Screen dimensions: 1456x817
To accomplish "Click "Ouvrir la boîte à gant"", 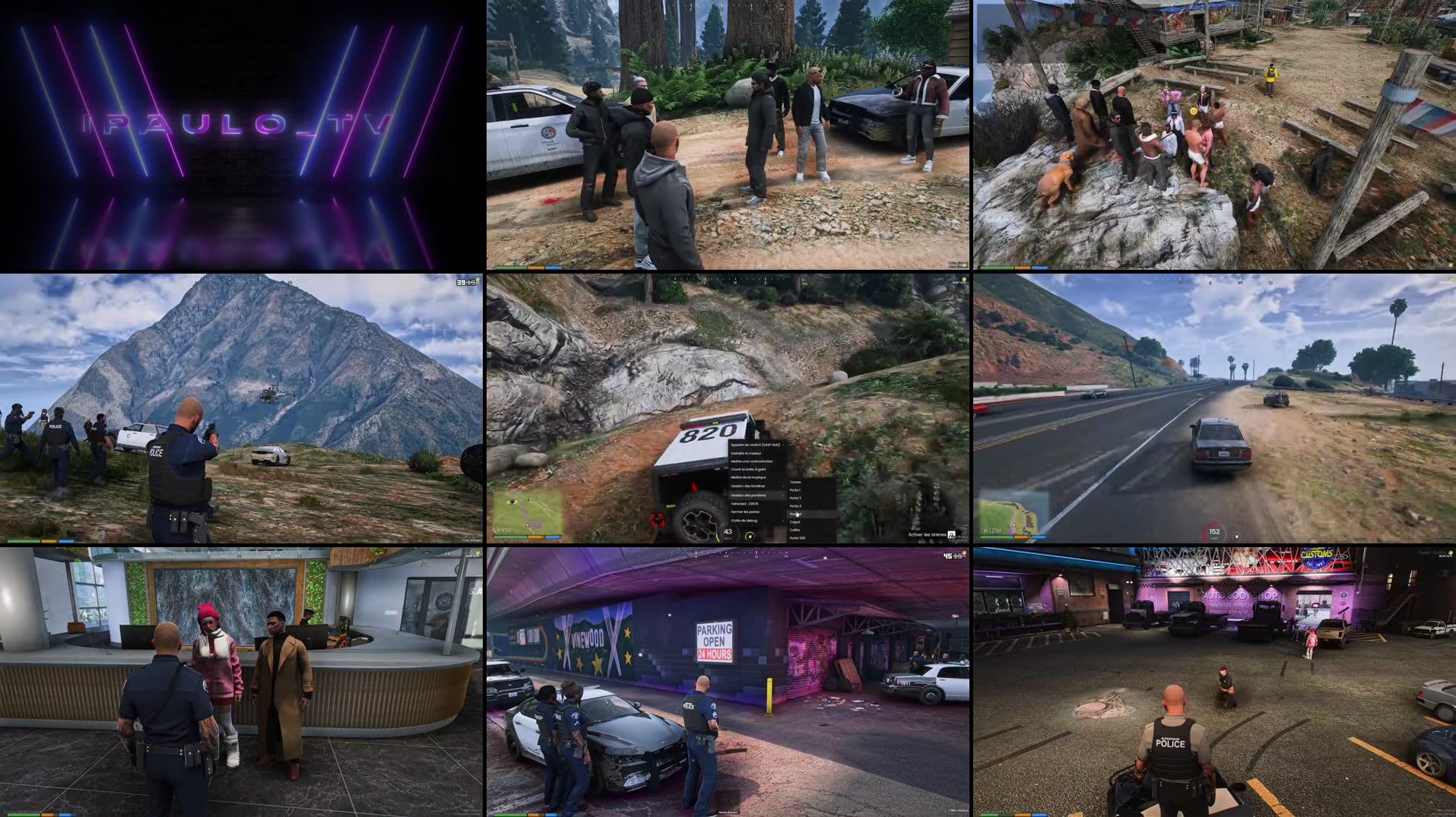I will coord(748,470).
